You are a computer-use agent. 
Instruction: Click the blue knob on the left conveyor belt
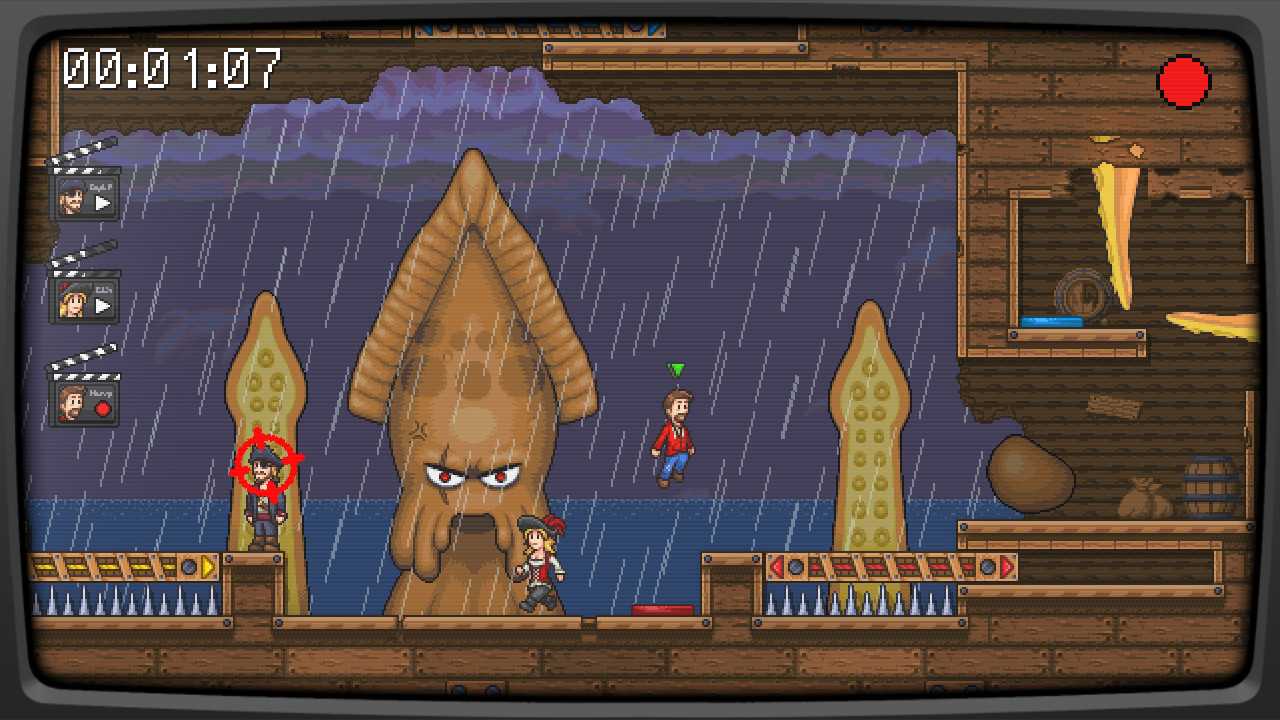187,565
